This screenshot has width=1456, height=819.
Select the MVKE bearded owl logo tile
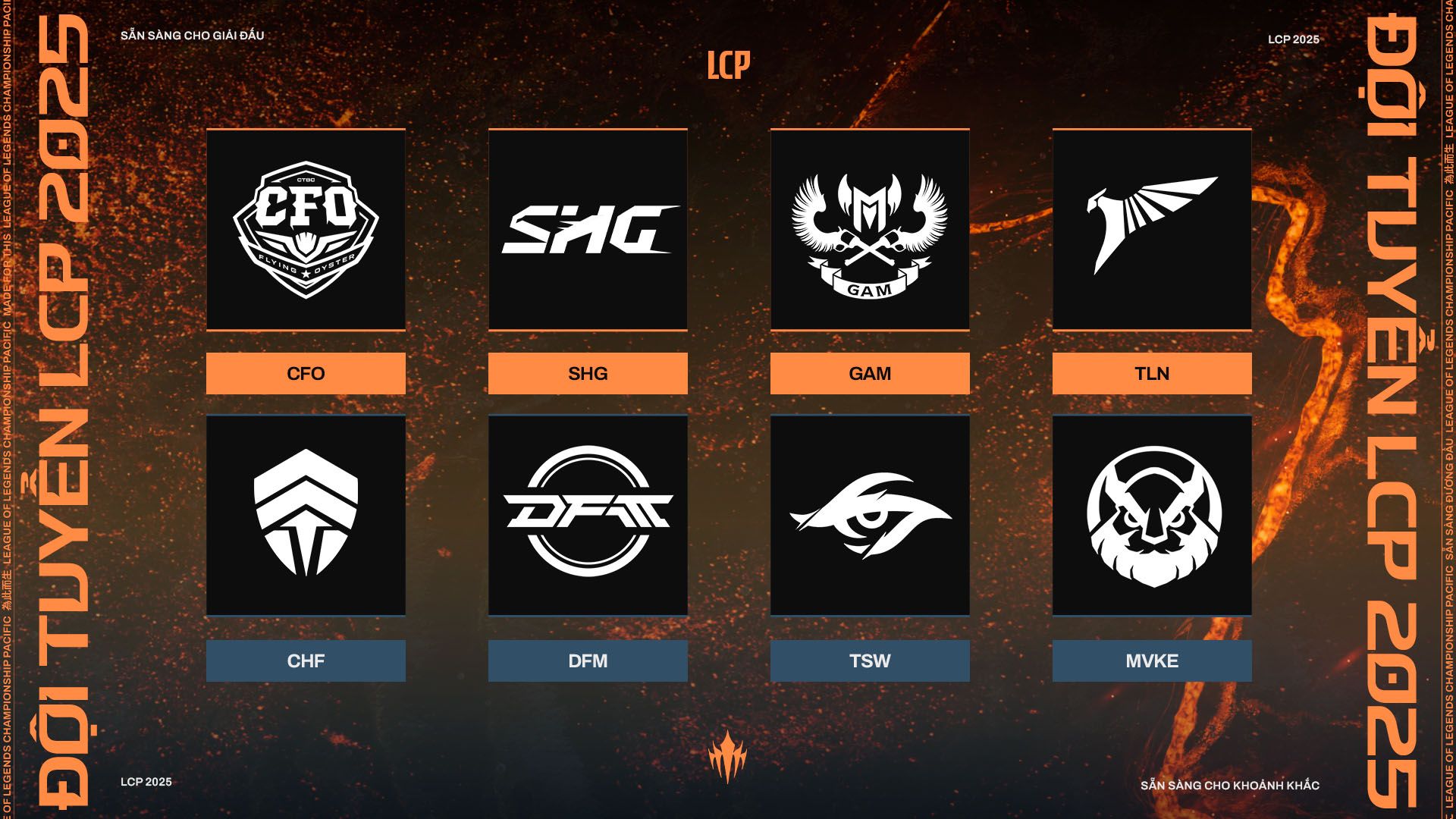1152,516
